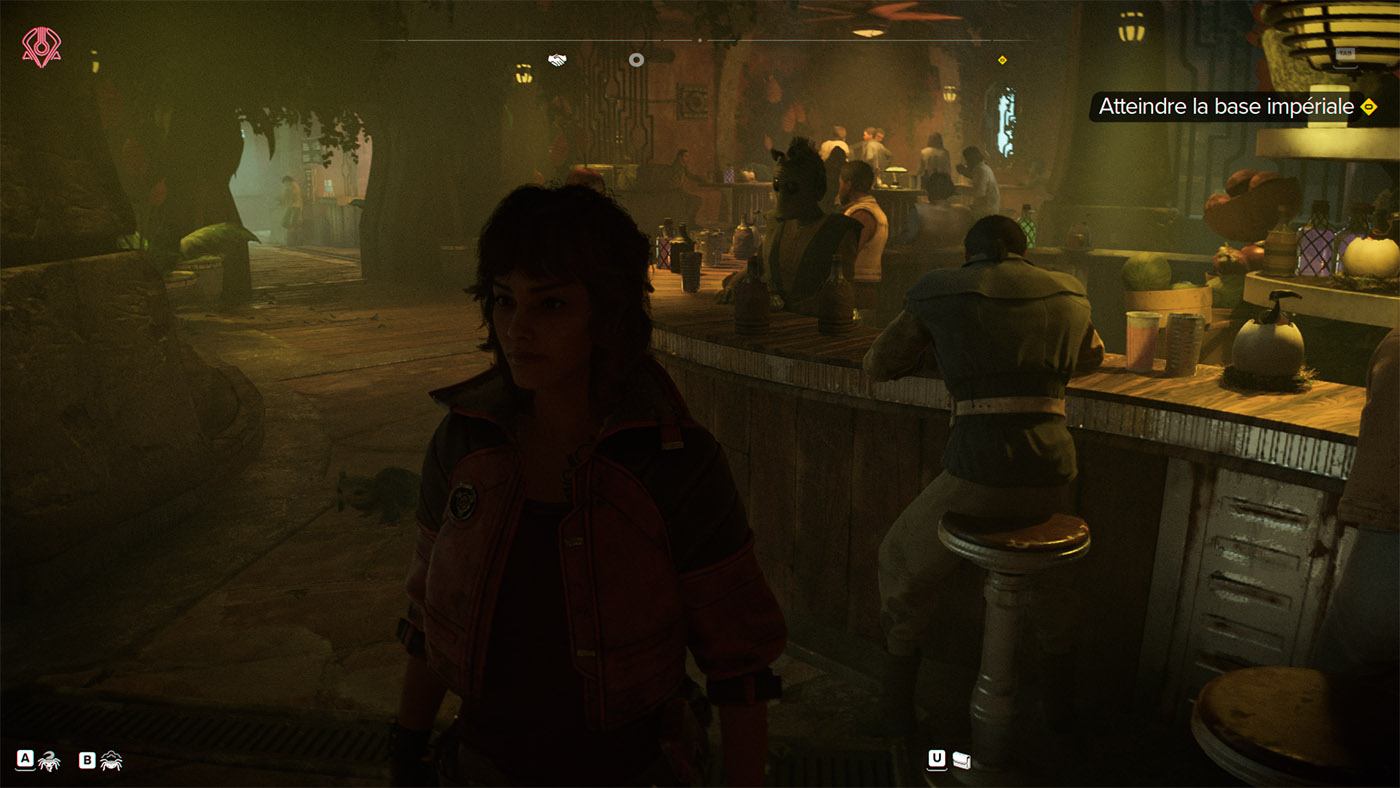Image resolution: width=1400 pixels, height=788 pixels.
Task: Activate the Nix crouching creature ability icon
Action: pos(111,761)
